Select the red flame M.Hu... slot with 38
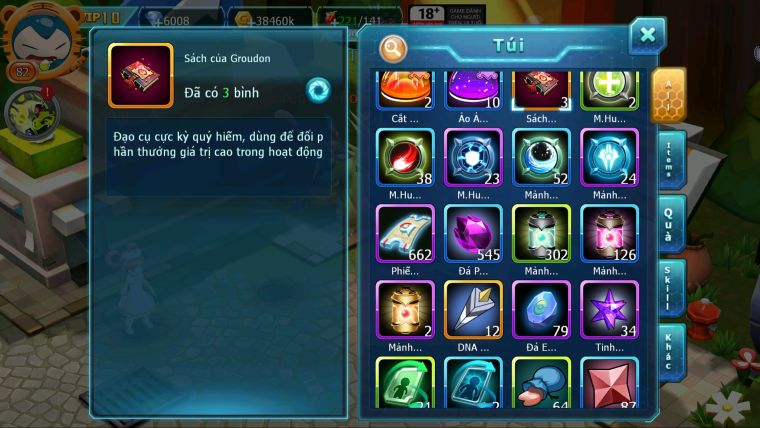 pyautogui.click(x=405, y=158)
